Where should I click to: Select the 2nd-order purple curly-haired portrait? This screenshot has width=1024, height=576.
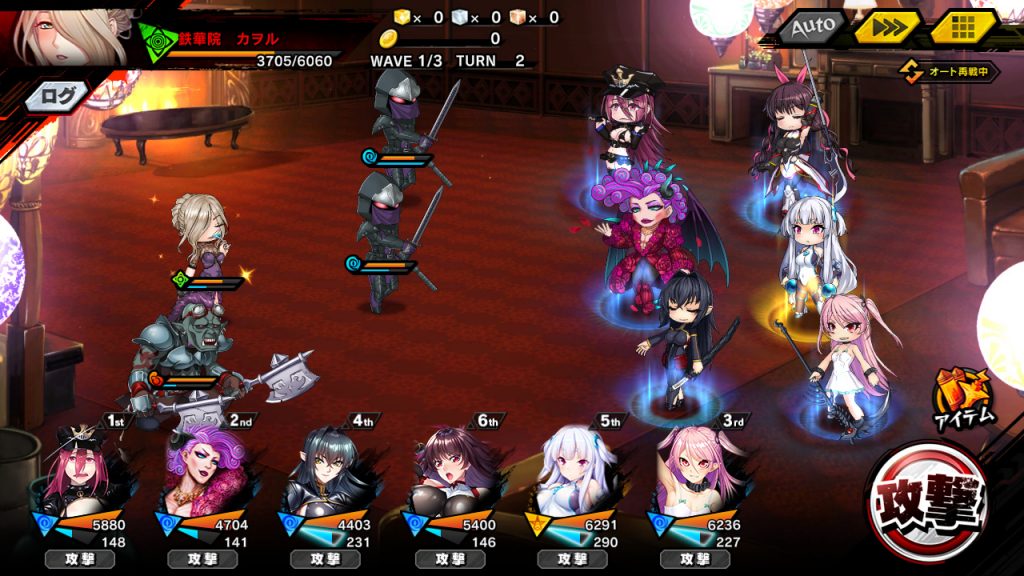click(x=203, y=472)
